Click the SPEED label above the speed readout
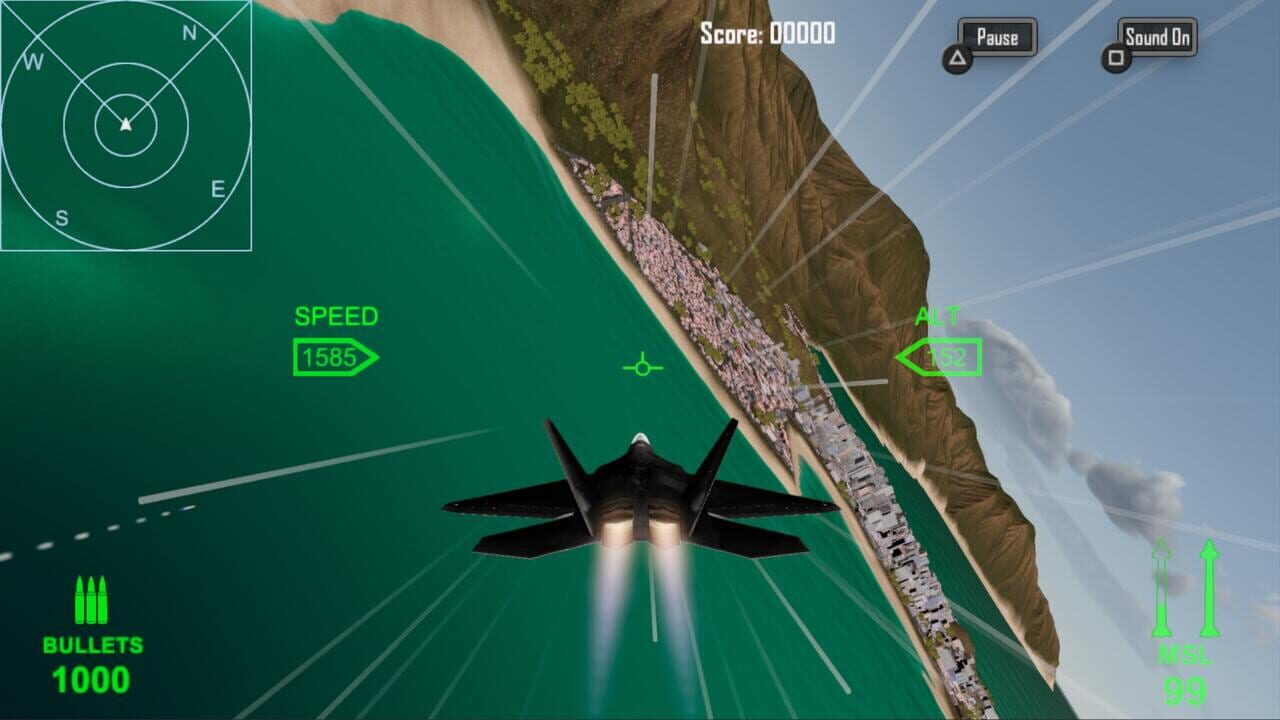1280x720 pixels. 335,318
